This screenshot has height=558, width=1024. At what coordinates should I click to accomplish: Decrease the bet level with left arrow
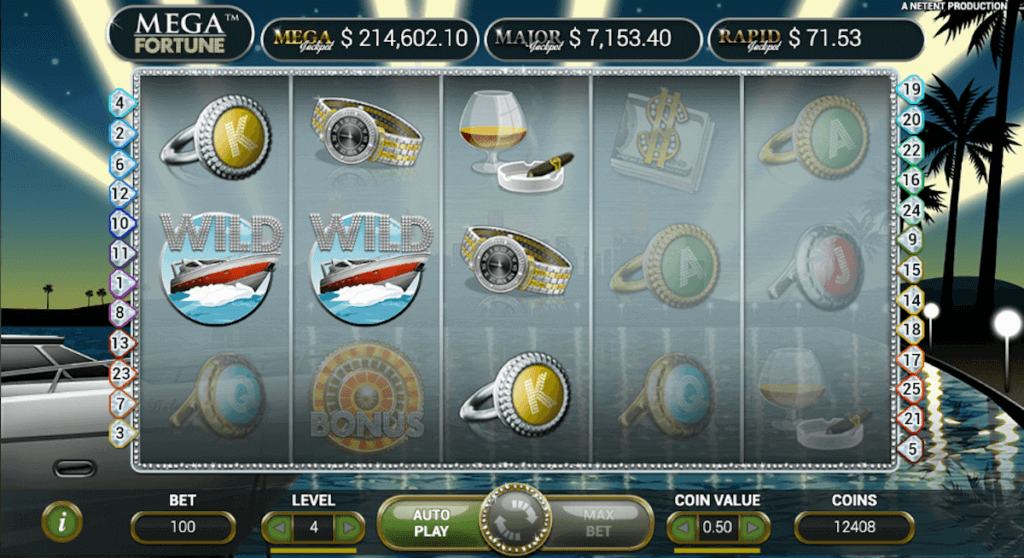coord(280,526)
